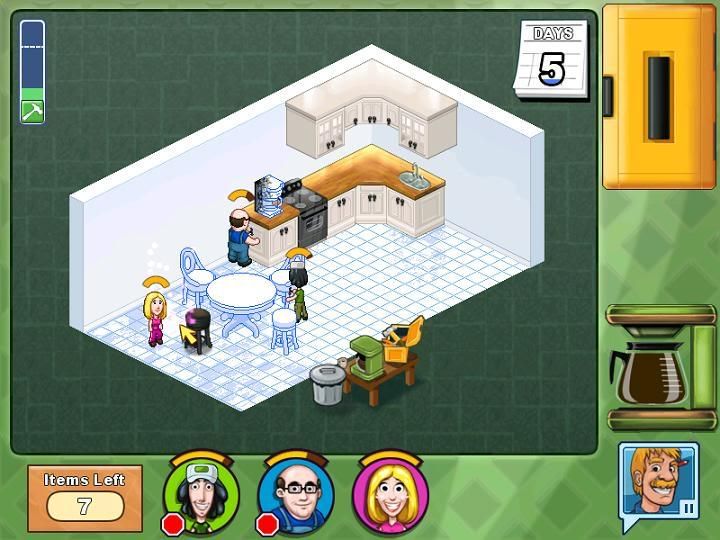Pause the game via the mustached man portrait
Screen dimensions: 720x540
pyautogui.click(x=657, y=483)
